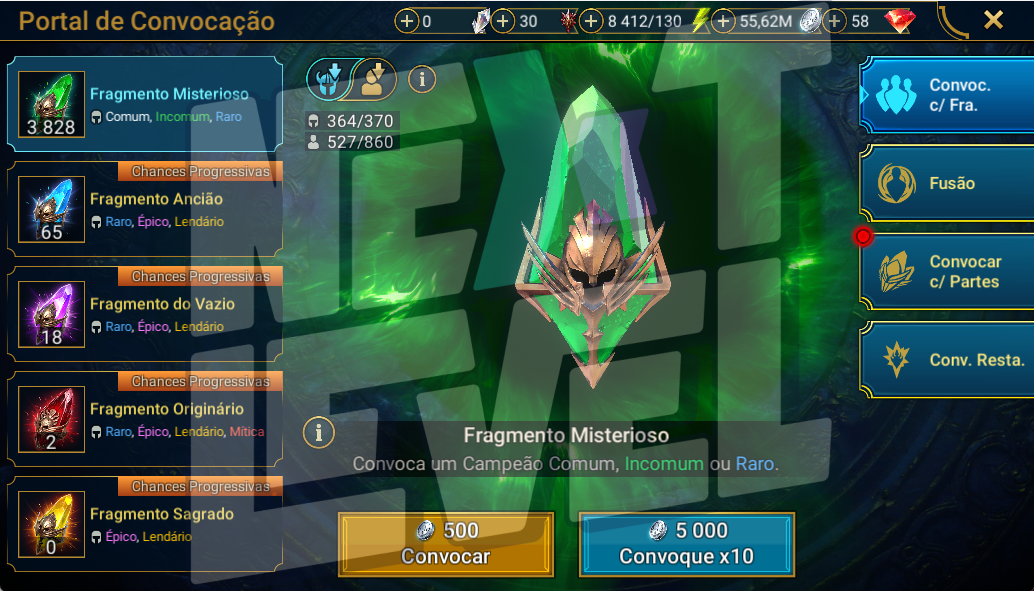Summon once with the 500 Convocar button
The image size is (1034, 591).
(x=446, y=544)
